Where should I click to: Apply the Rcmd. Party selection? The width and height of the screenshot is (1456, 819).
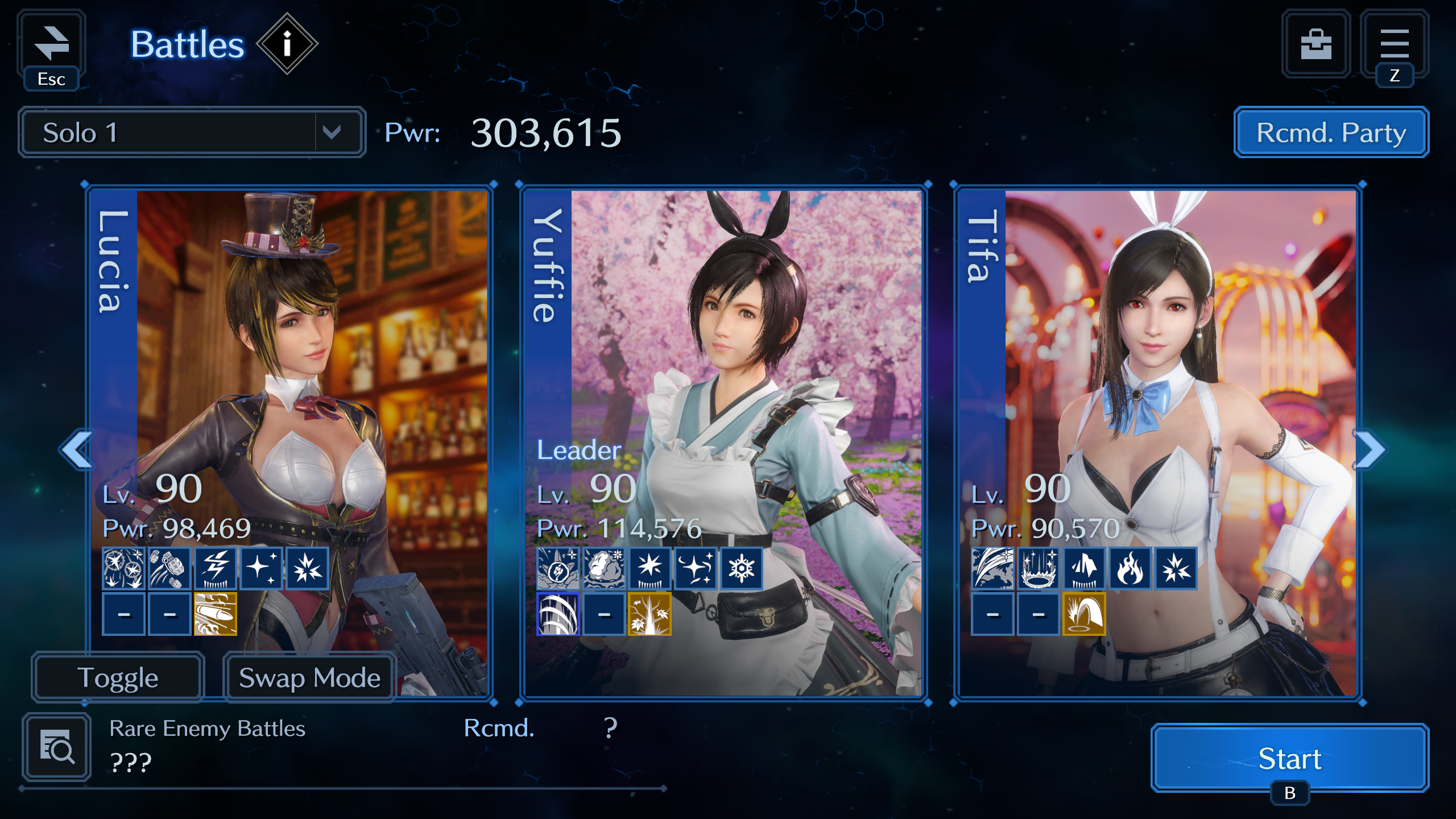pyautogui.click(x=1331, y=133)
